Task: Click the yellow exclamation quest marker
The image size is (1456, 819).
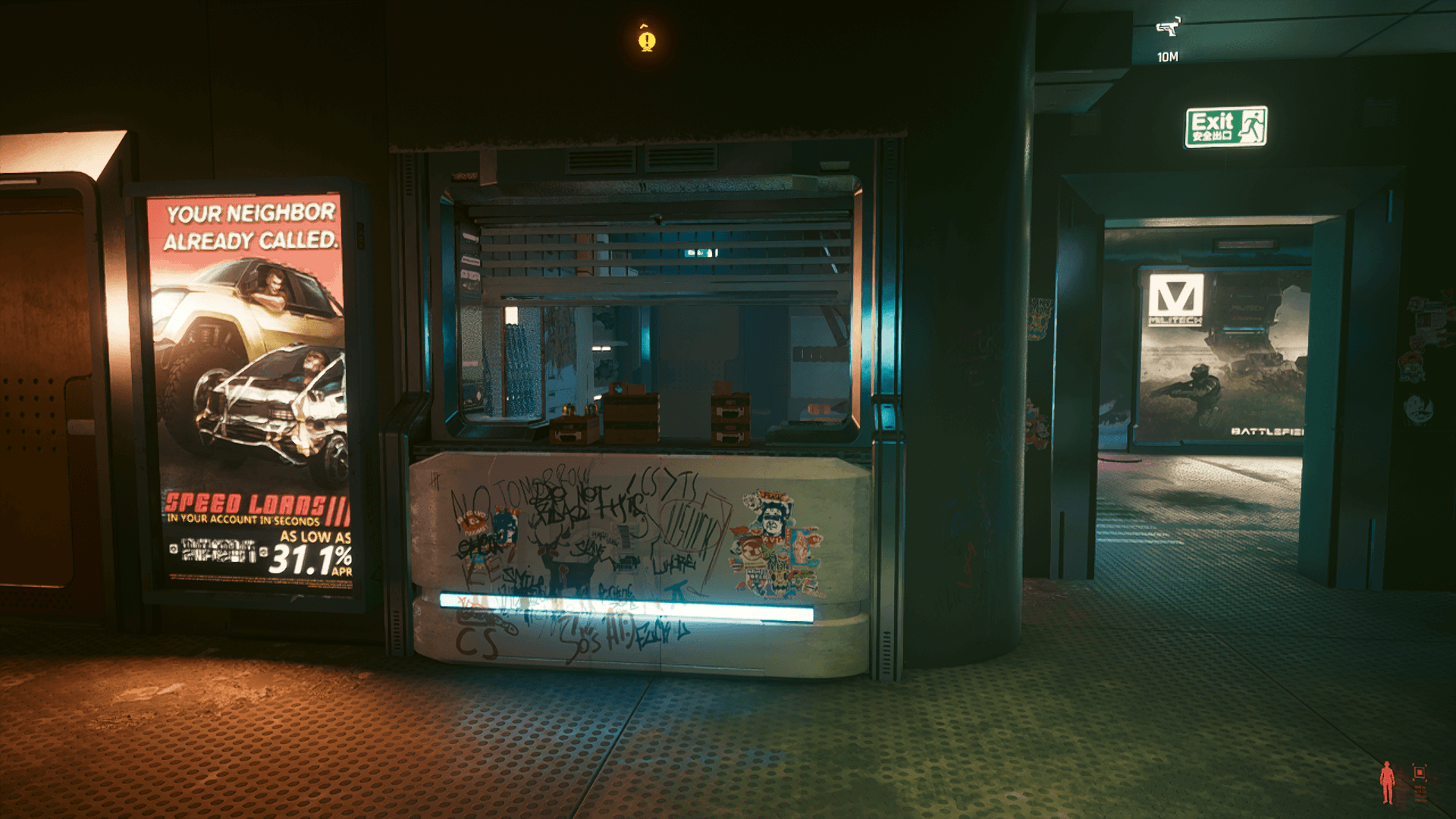Action: pyautogui.click(x=646, y=38)
